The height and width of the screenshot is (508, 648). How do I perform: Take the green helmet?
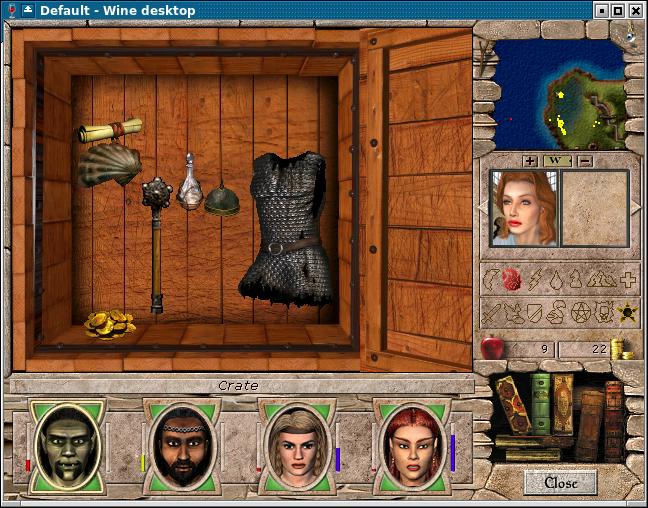222,201
